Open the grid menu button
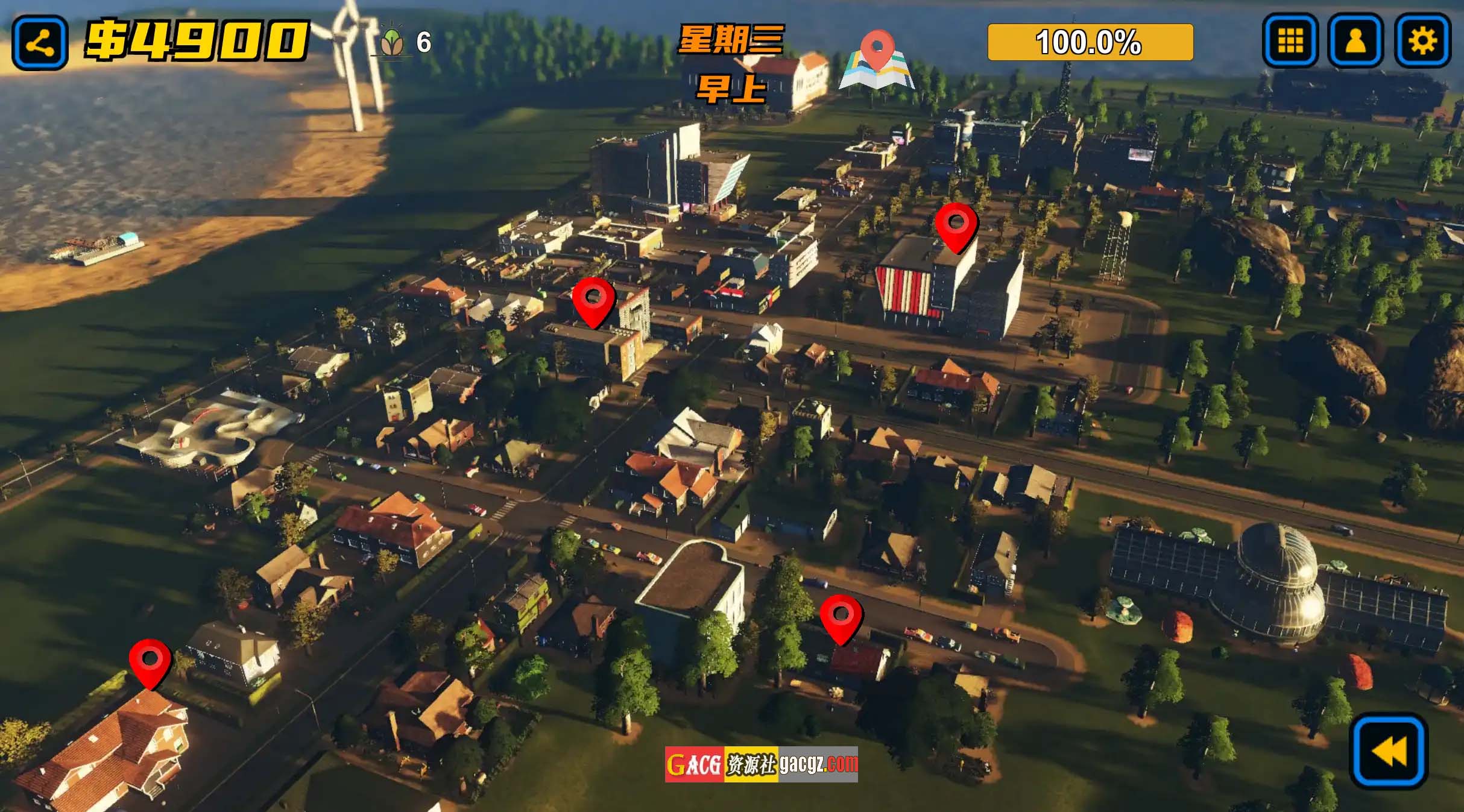 click(x=1290, y=41)
